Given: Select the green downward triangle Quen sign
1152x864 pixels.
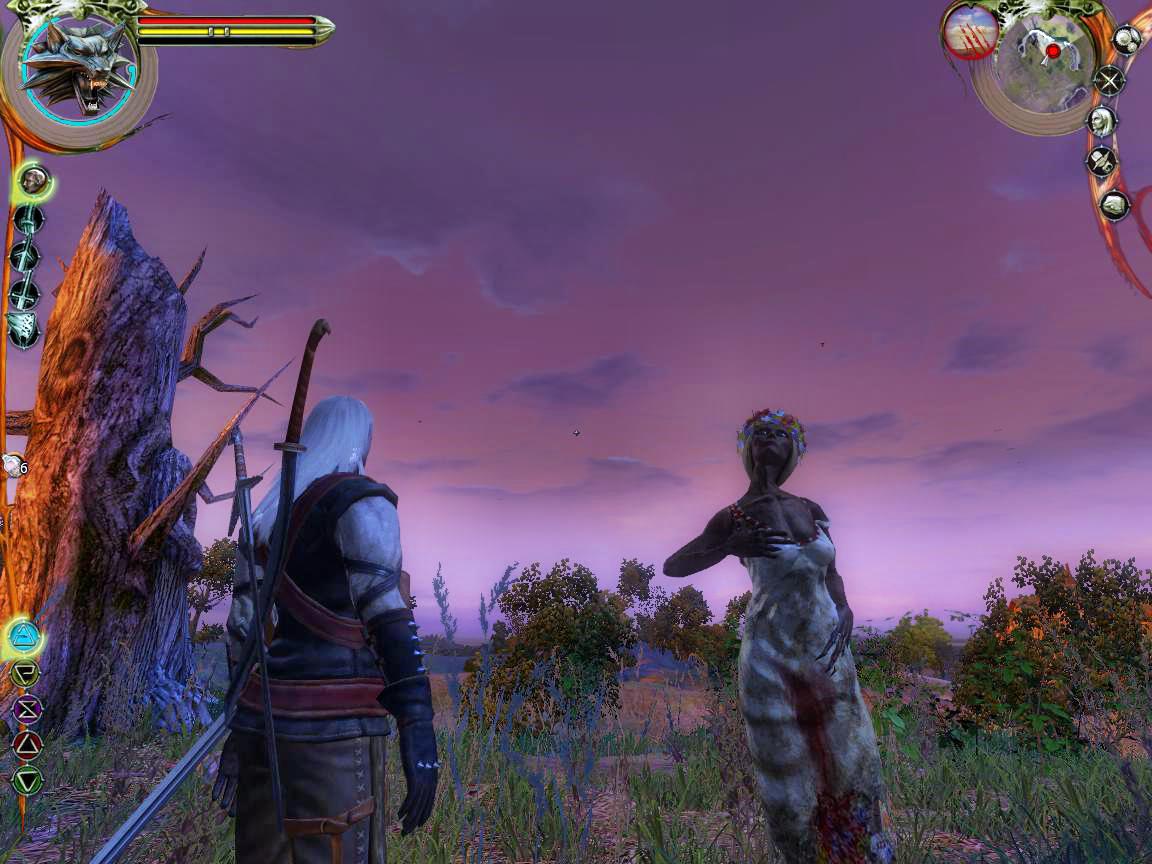Looking at the screenshot, I should point(27,780).
